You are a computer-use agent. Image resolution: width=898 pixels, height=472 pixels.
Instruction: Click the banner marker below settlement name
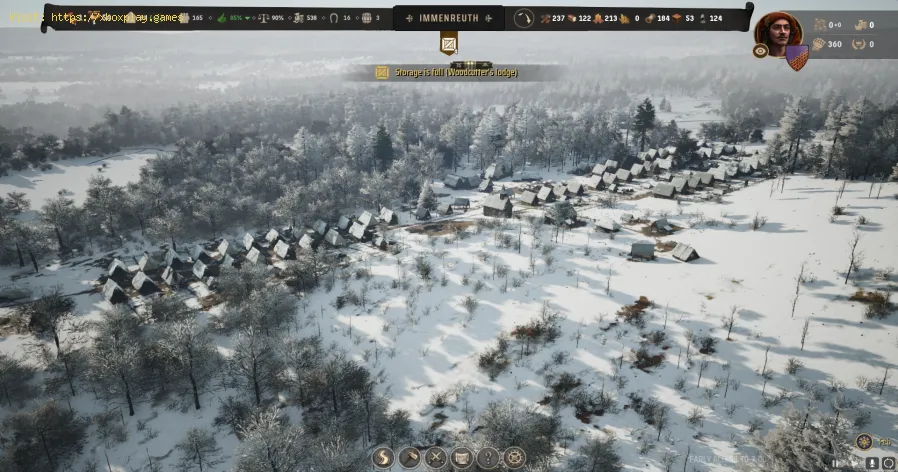tap(449, 44)
